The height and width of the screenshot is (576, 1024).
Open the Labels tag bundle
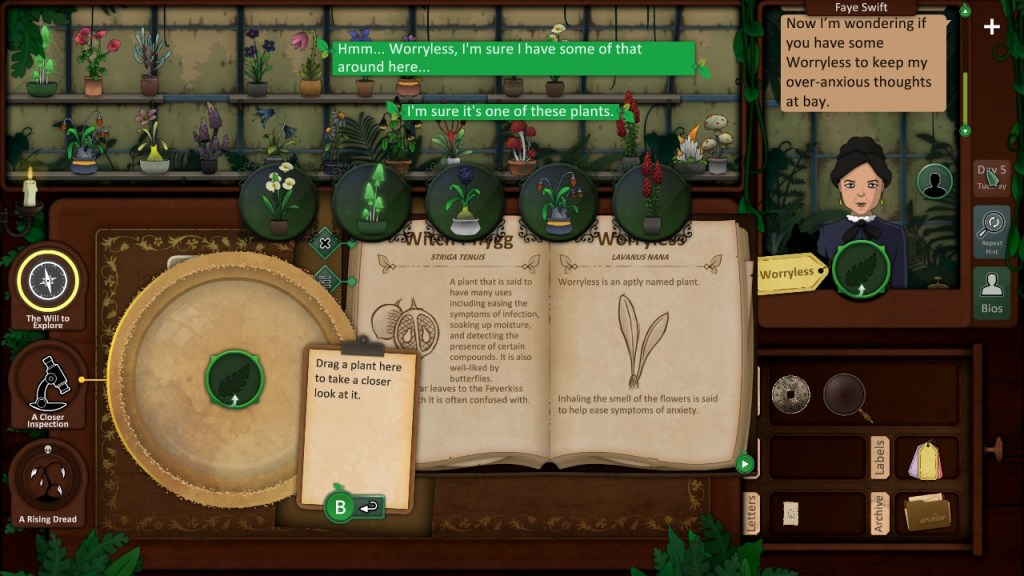[x=927, y=458]
